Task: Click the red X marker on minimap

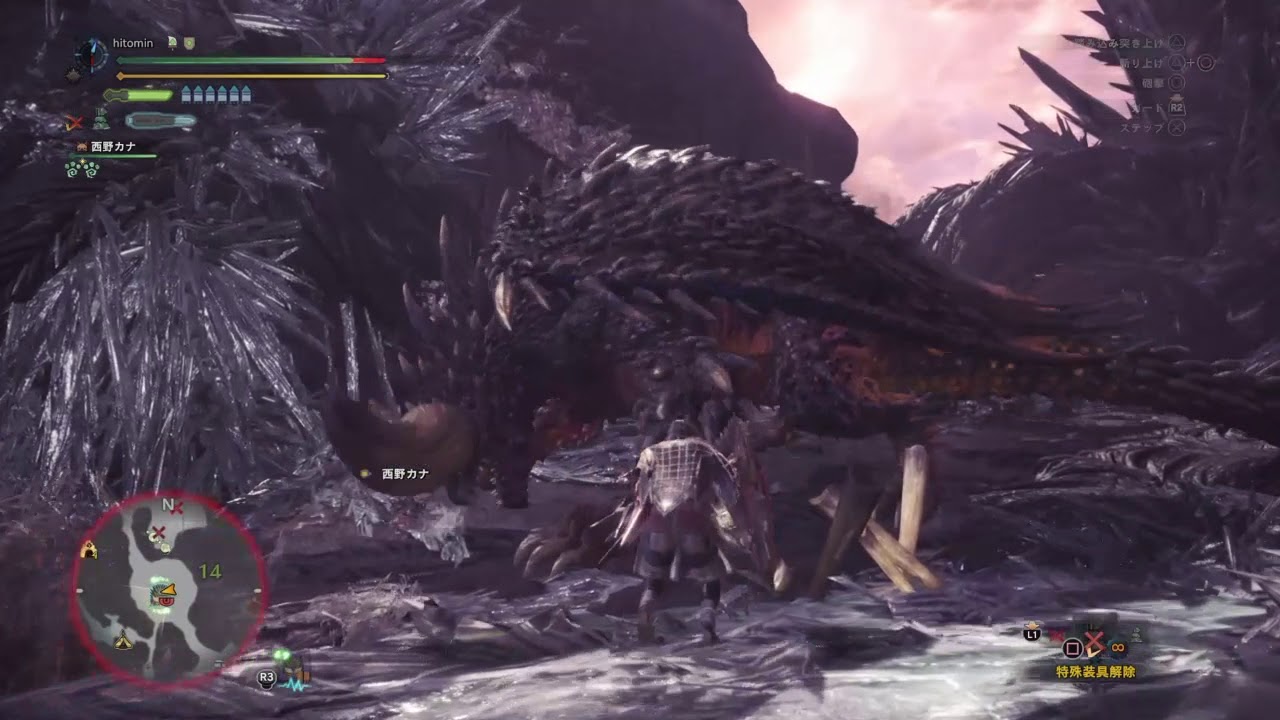Action: click(x=158, y=531)
